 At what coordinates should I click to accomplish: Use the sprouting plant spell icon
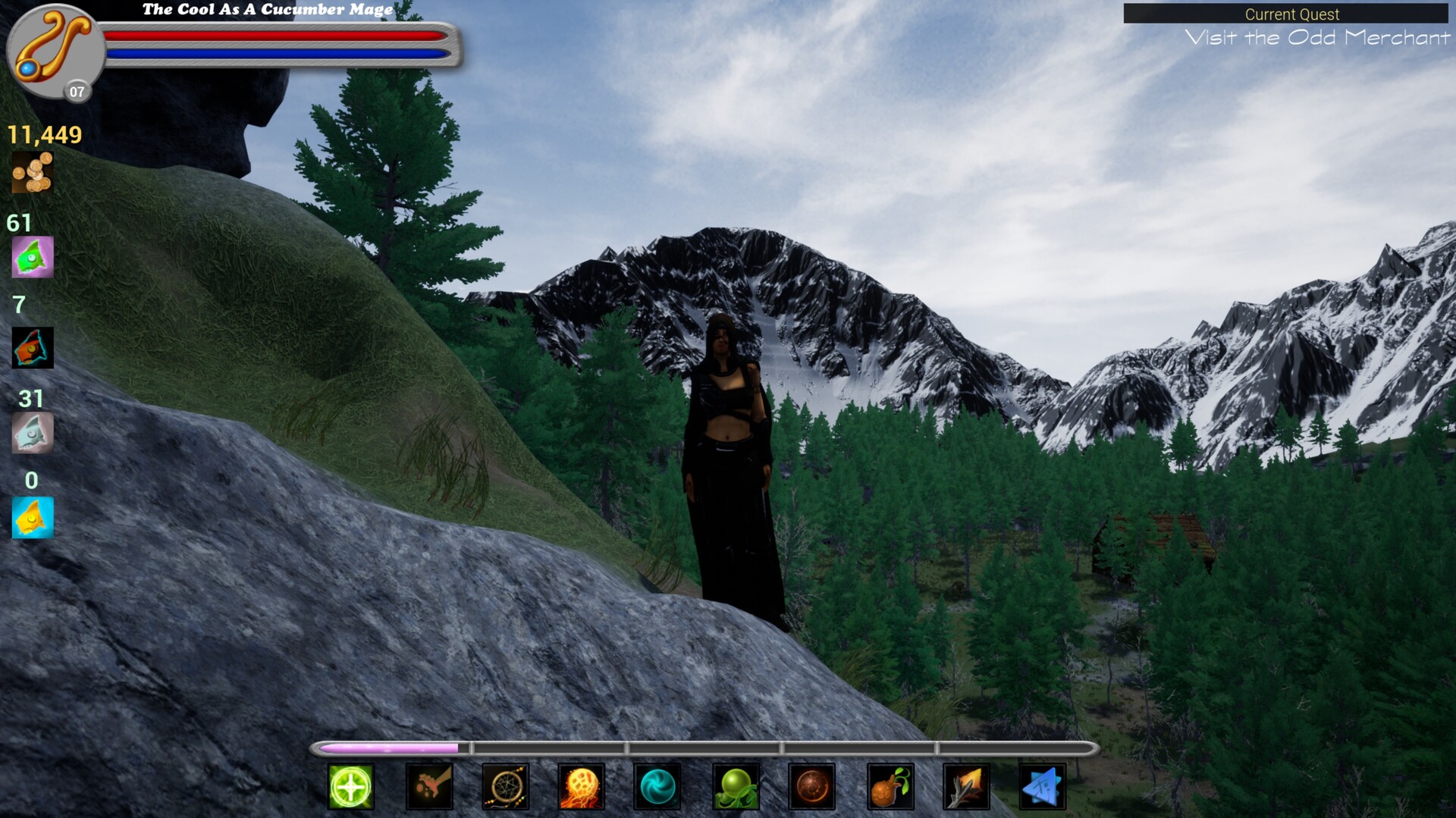click(890, 787)
